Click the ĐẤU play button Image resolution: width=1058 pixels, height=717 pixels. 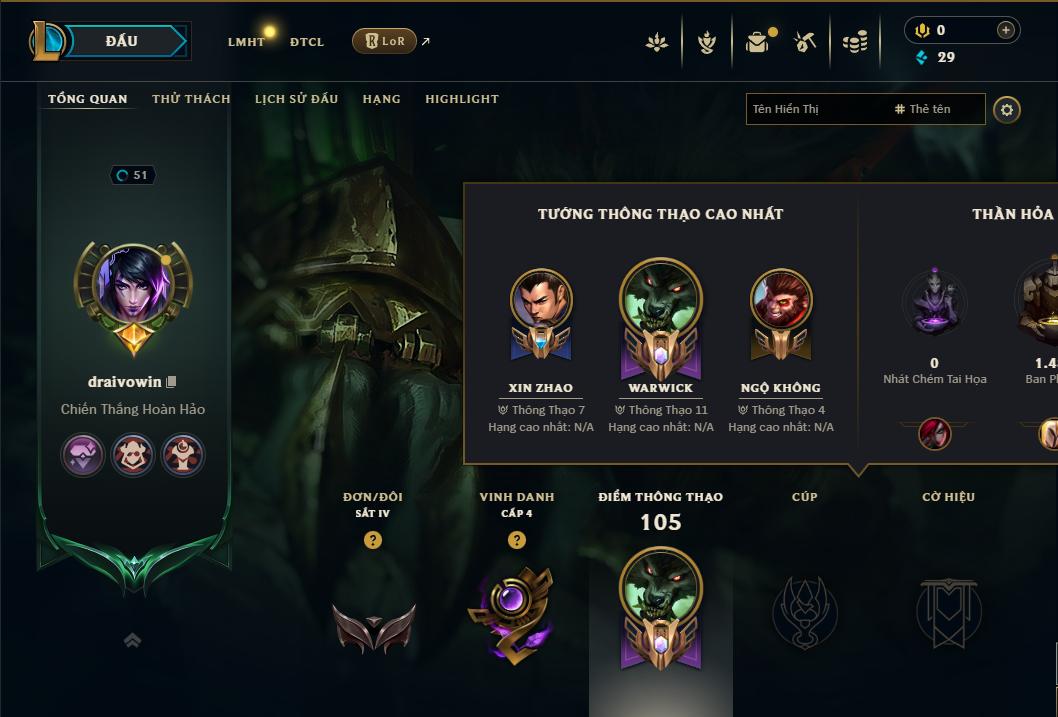pyautogui.click(x=122, y=41)
